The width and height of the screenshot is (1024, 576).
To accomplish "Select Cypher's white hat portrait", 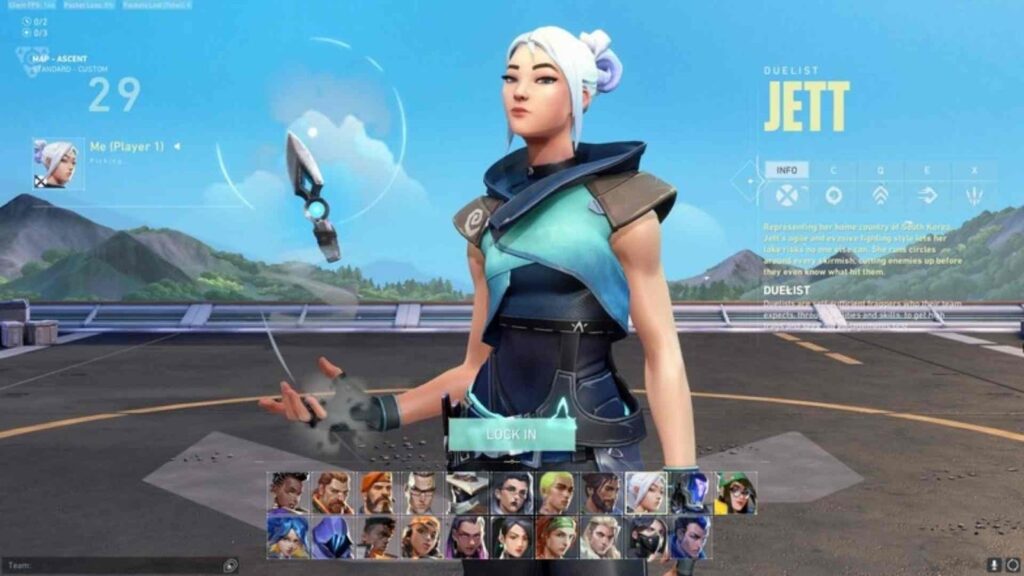I will click(x=467, y=492).
